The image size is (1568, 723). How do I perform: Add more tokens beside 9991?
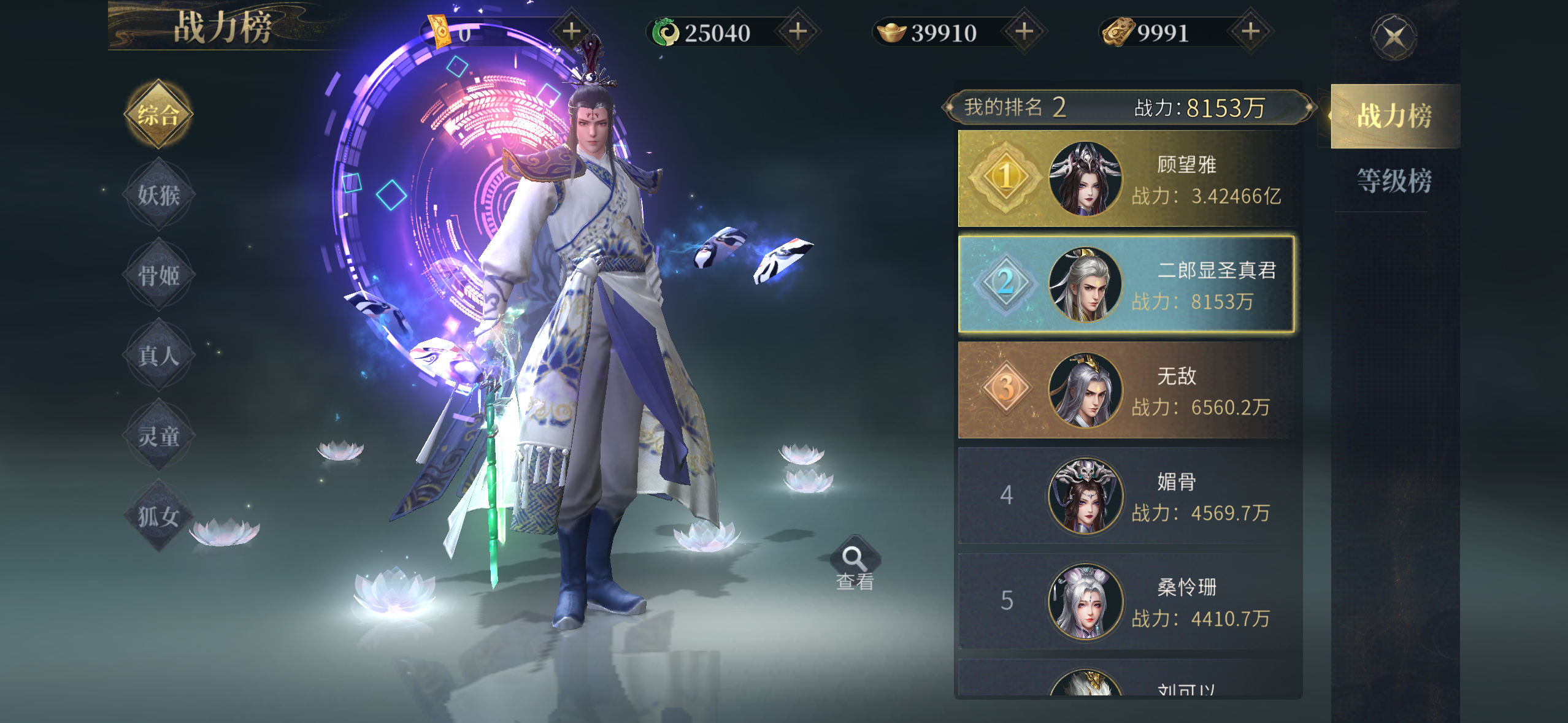click(x=1250, y=31)
